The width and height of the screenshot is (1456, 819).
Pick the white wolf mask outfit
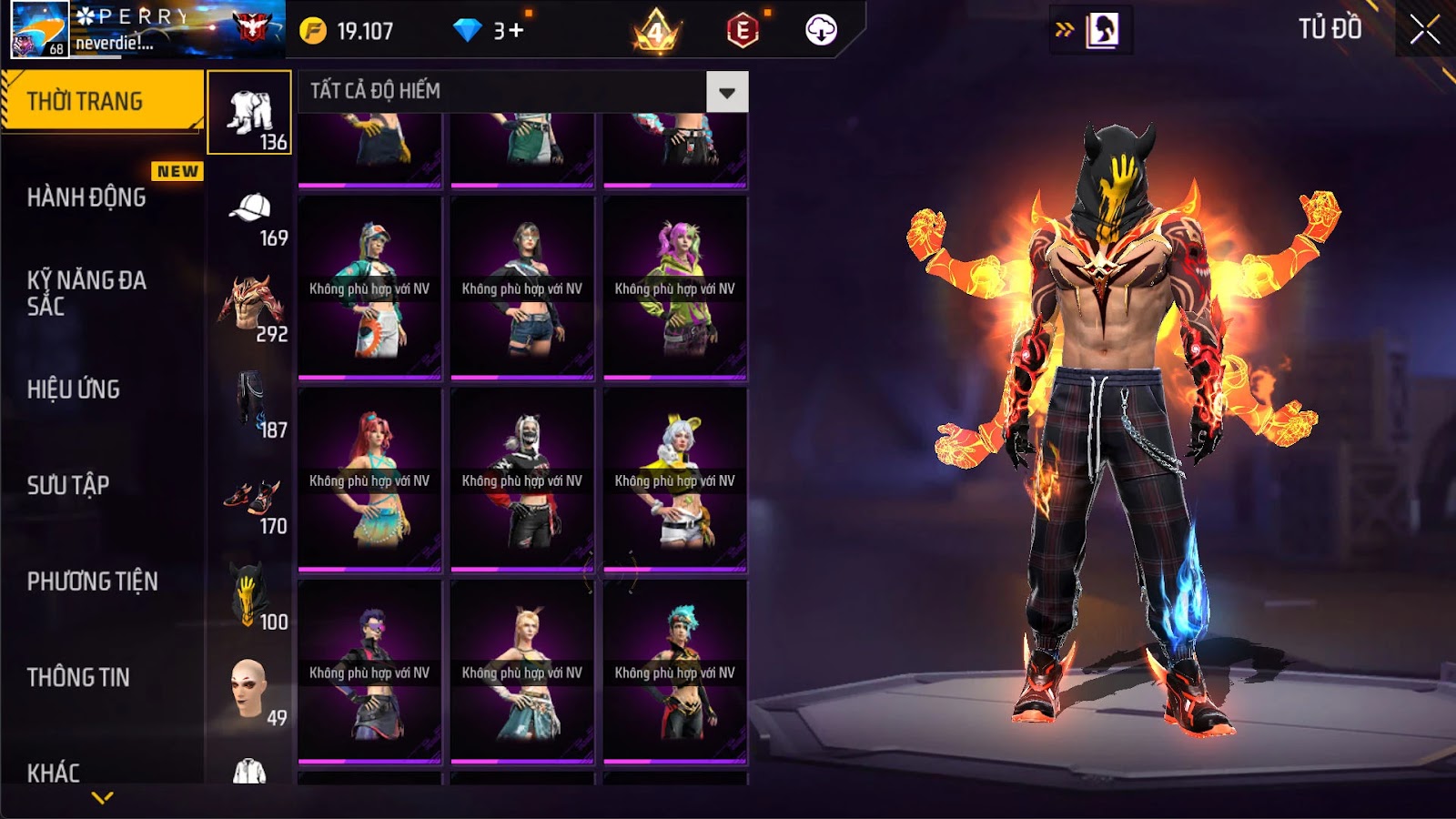pos(522,479)
